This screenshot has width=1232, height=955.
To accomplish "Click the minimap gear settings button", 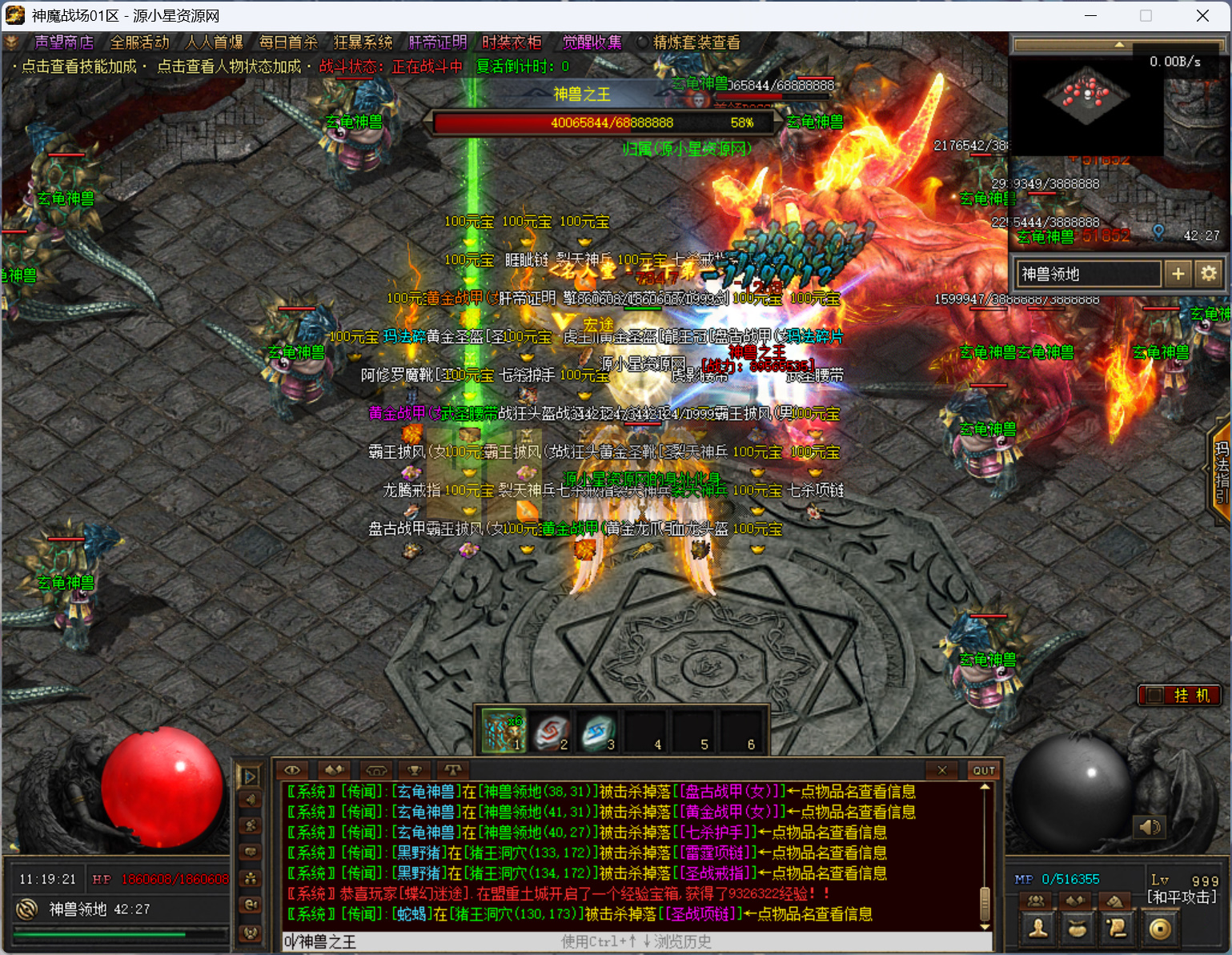I will [1208, 274].
